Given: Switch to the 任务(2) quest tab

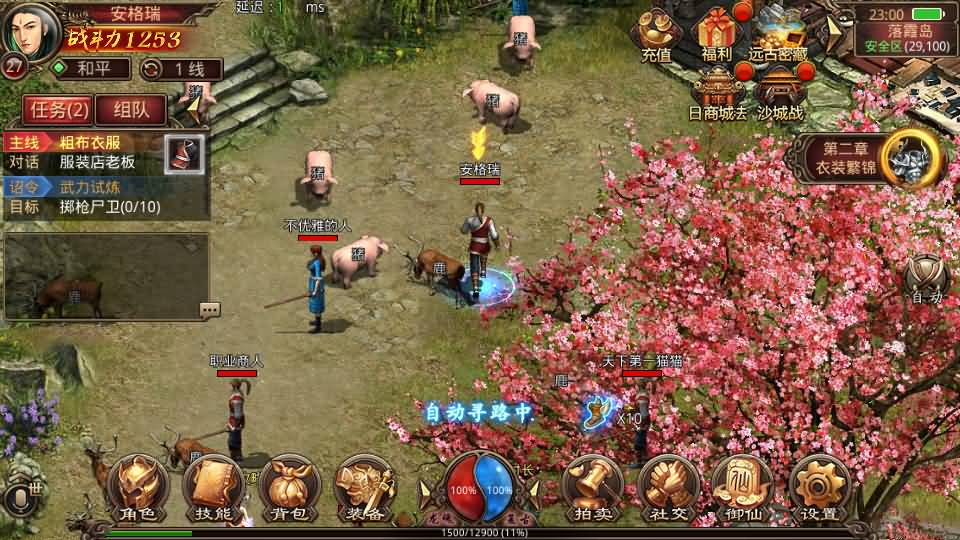Looking at the screenshot, I should point(56,109).
